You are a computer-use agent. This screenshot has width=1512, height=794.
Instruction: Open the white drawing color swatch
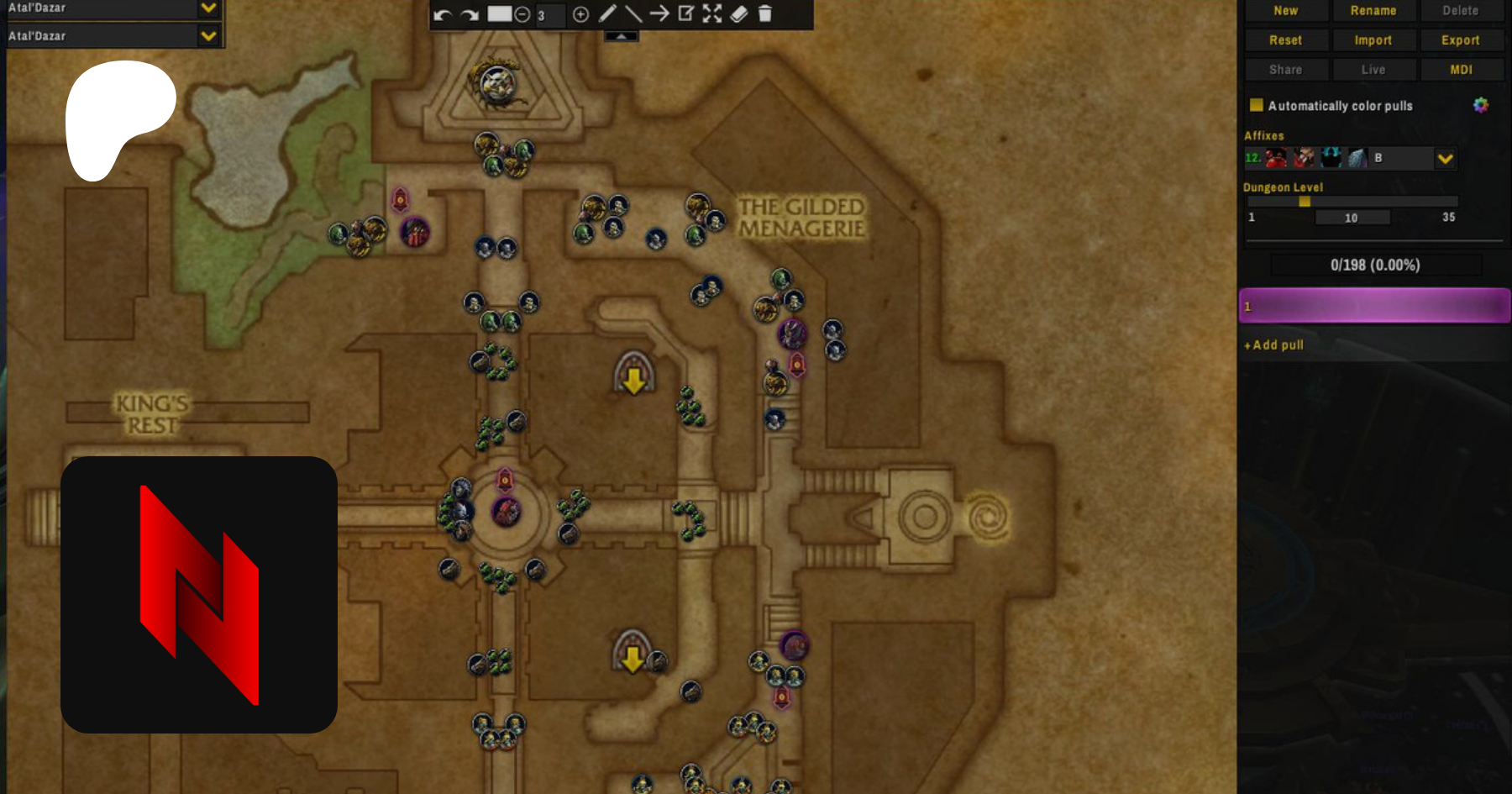click(x=500, y=13)
